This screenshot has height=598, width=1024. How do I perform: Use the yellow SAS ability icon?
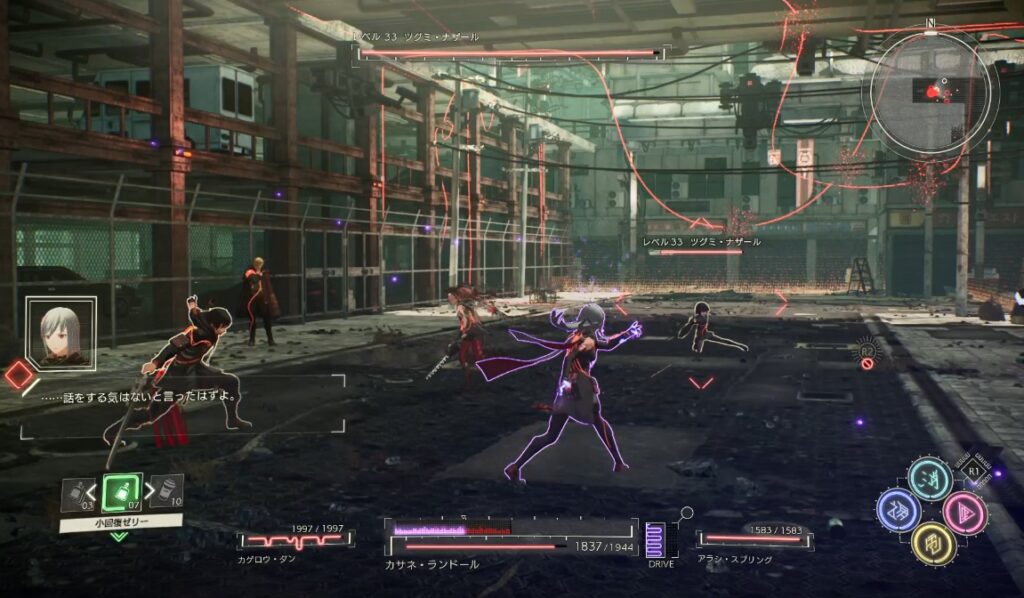click(x=932, y=542)
